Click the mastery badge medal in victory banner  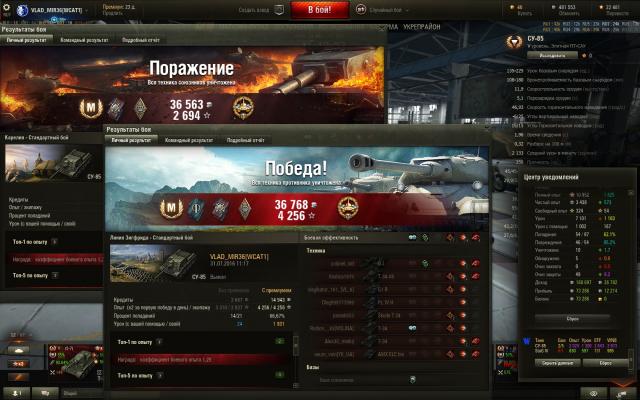[170, 206]
